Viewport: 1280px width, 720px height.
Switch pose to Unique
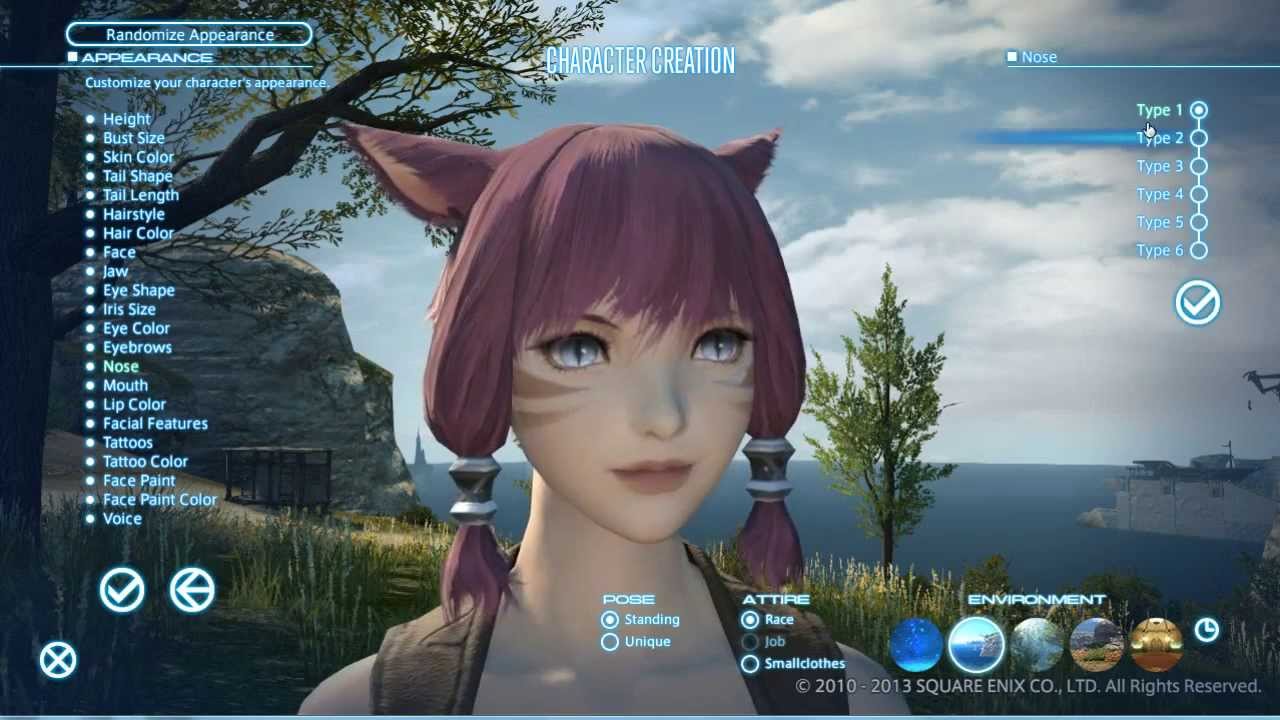coord(610,642)
